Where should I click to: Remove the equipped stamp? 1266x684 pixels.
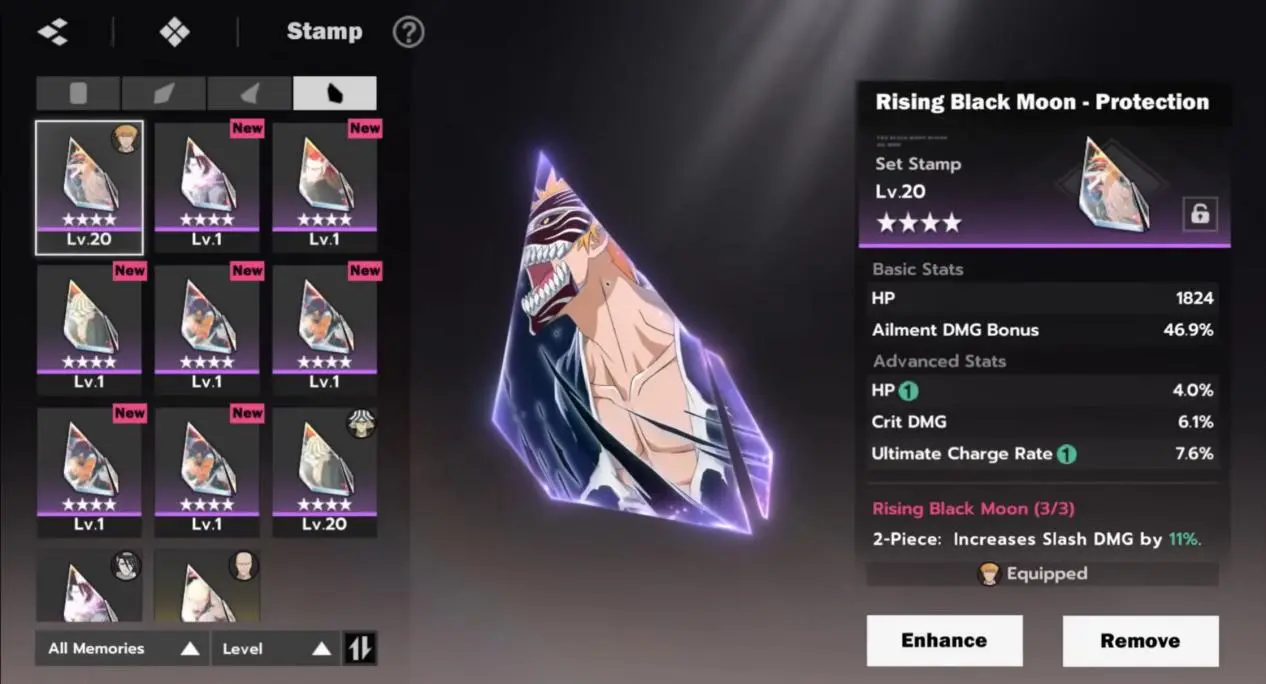point(1140,640)
